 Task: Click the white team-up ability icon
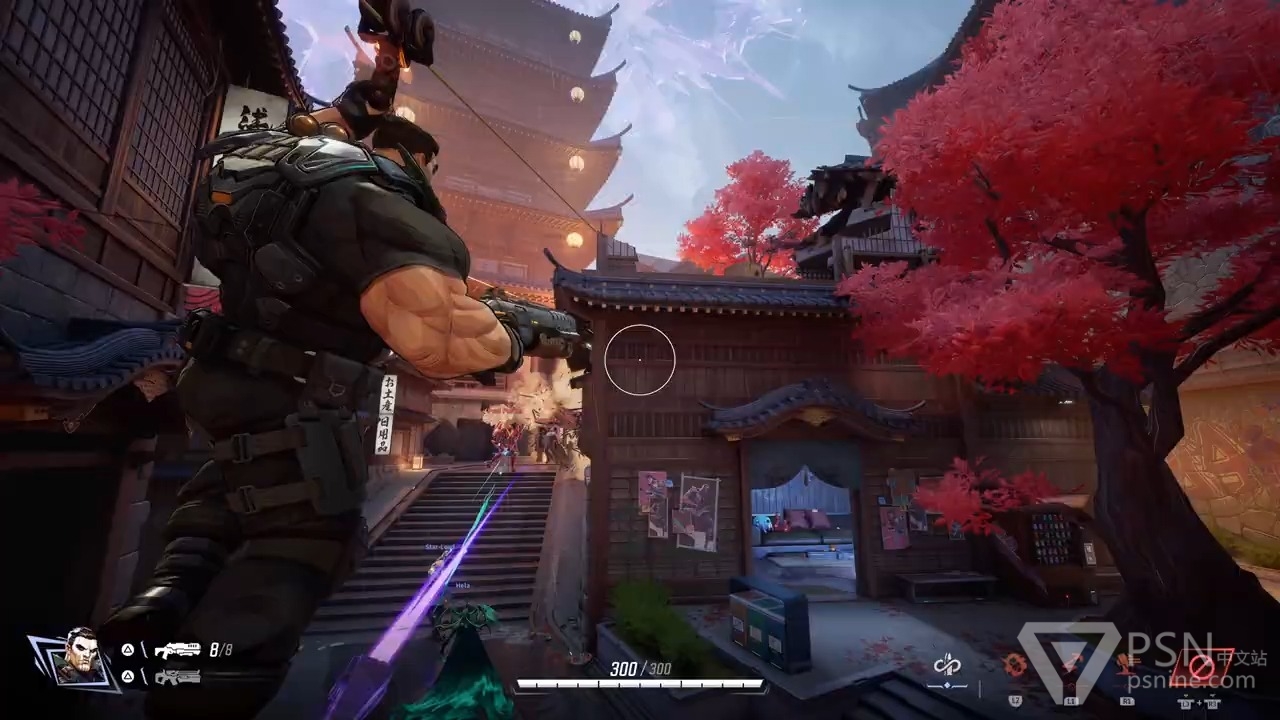(x=946, y=664)
